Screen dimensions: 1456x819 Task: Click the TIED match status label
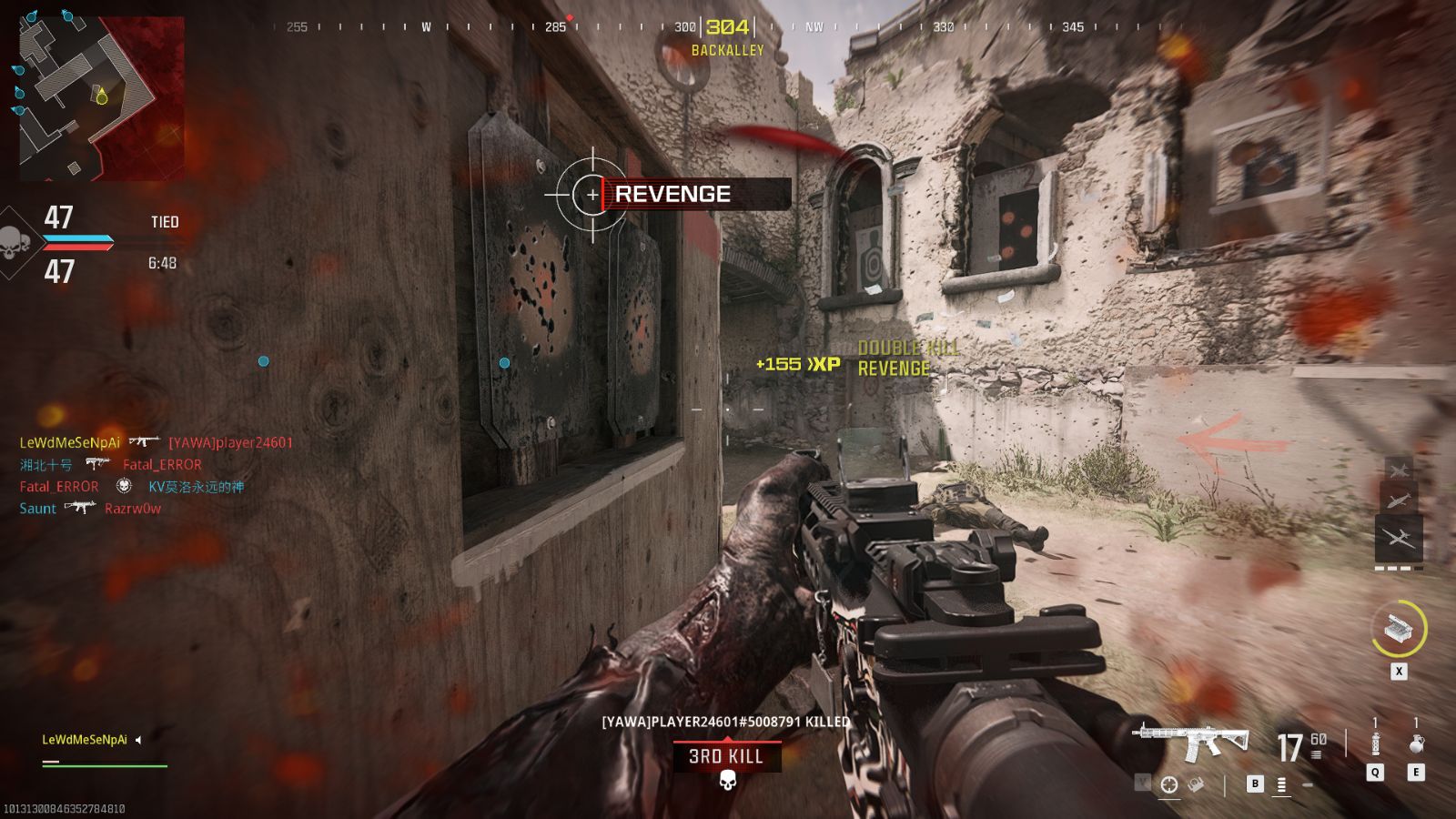click(x=164, y=221)
